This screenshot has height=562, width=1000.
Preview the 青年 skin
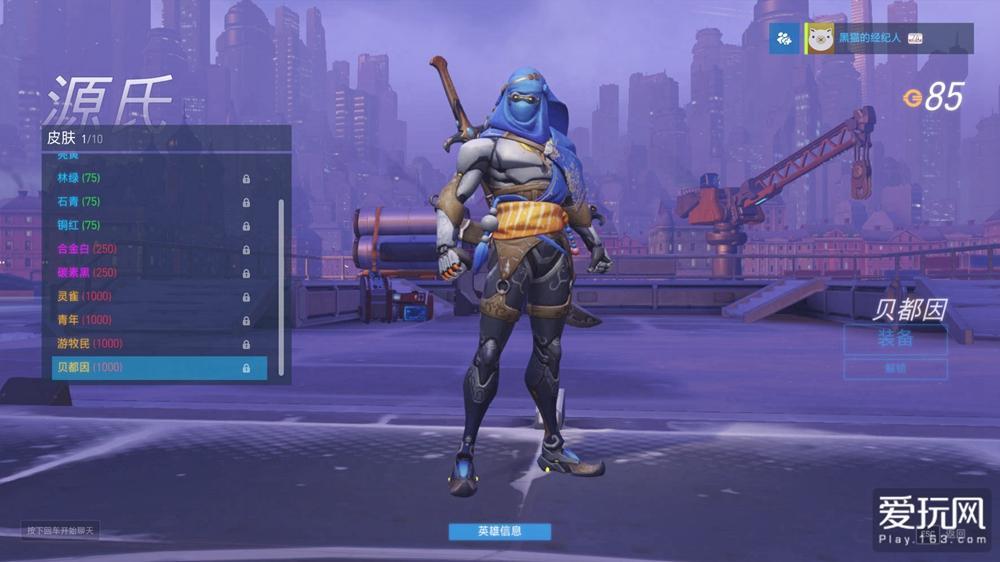[150, 320]
